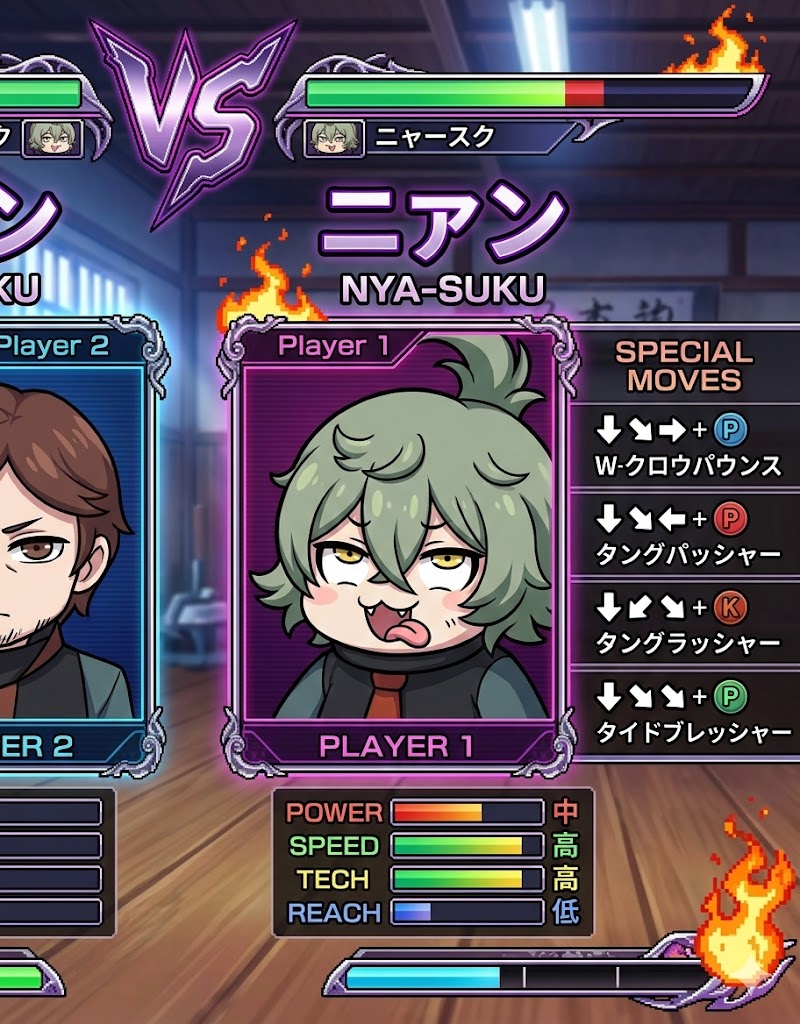This screenshot has height=1024, width=800.
Task: Pick the タングラッシャー special move row
Action: pyautogui.click(x=688, y=622)
